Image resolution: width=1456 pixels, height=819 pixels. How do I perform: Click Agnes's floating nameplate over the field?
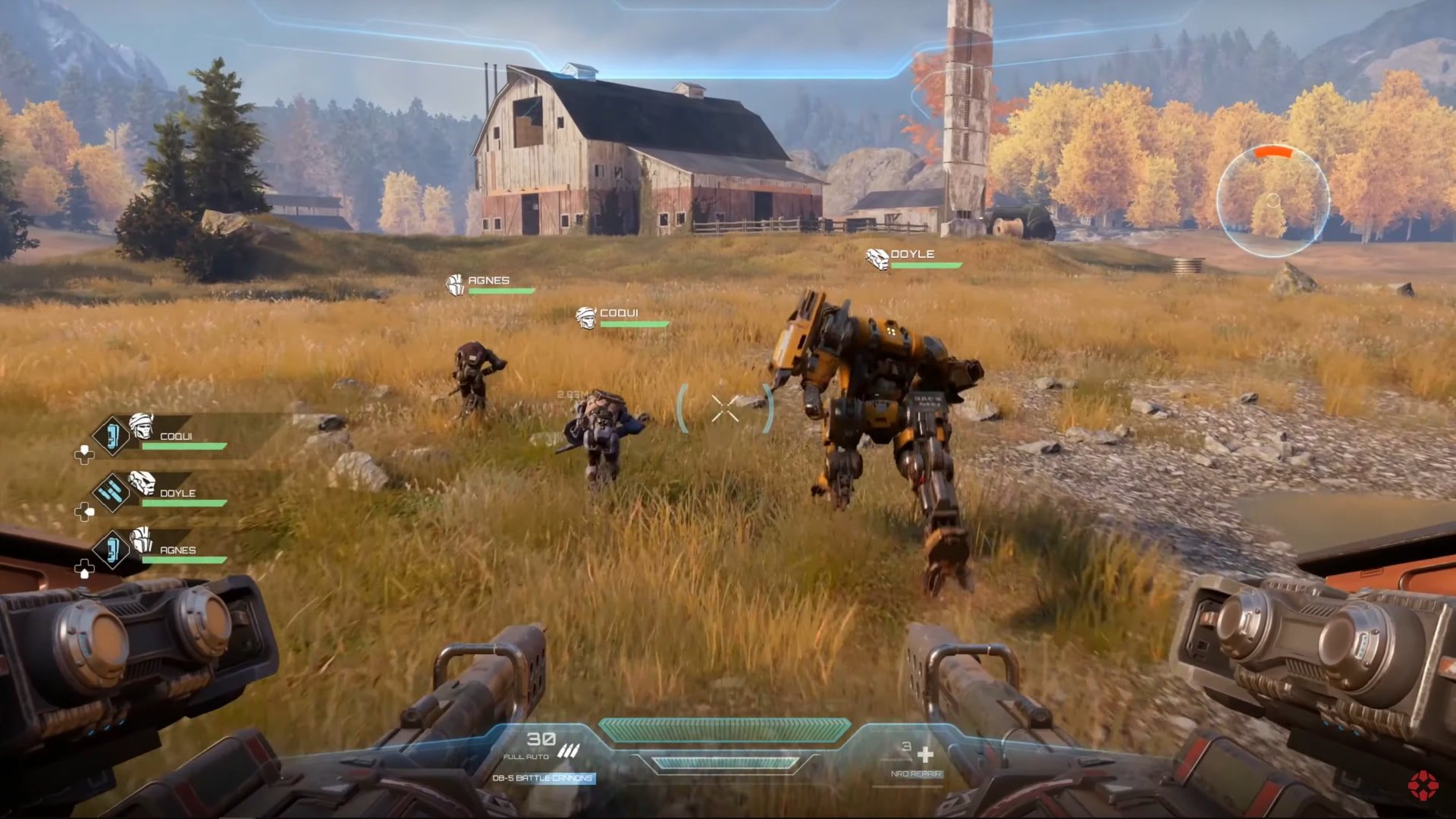488,281
